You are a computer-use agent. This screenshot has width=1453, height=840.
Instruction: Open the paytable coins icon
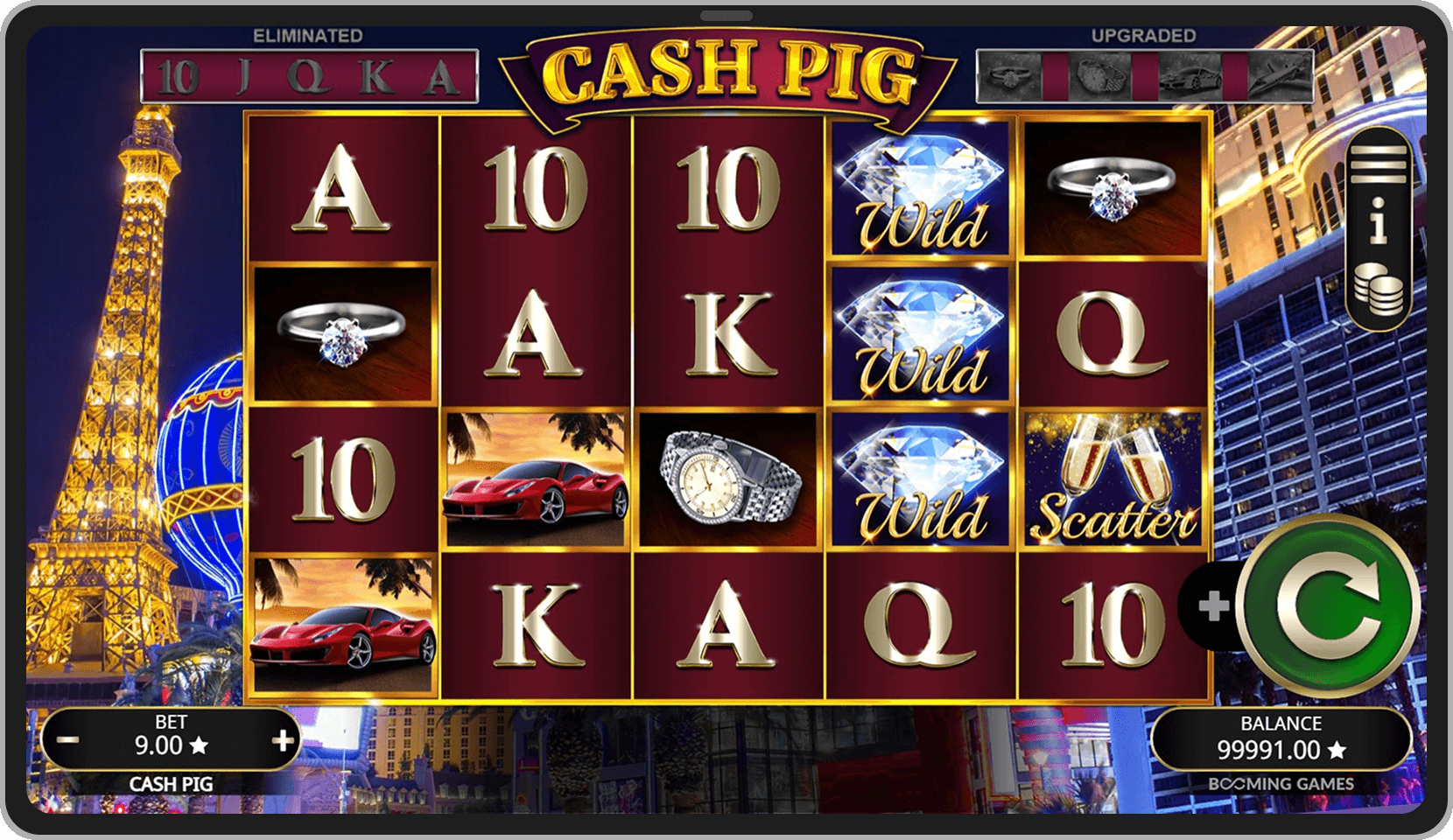click(1379, 284)
